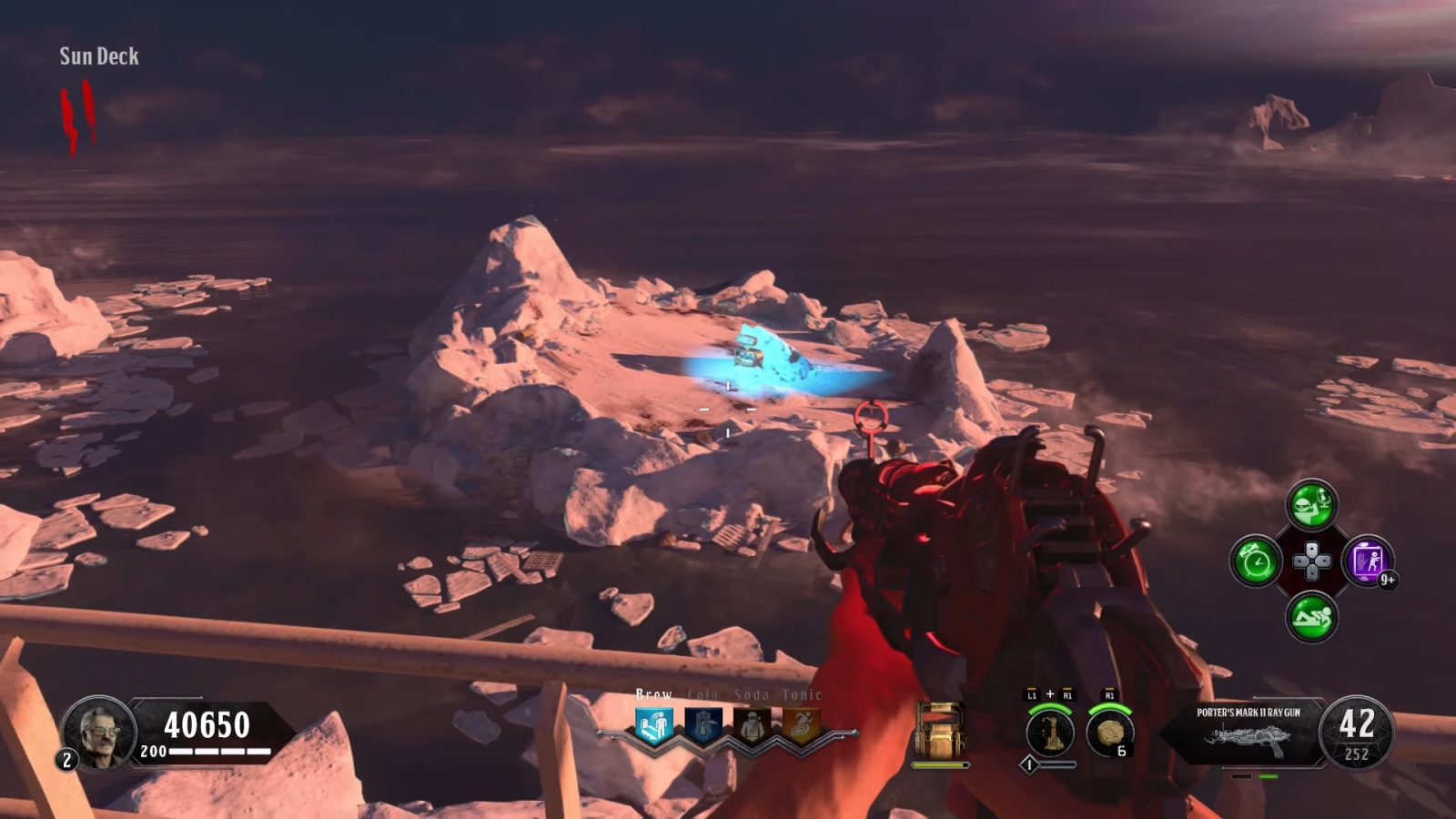
Task: Use the alarm clock elixir
Action: [1256, 561]
